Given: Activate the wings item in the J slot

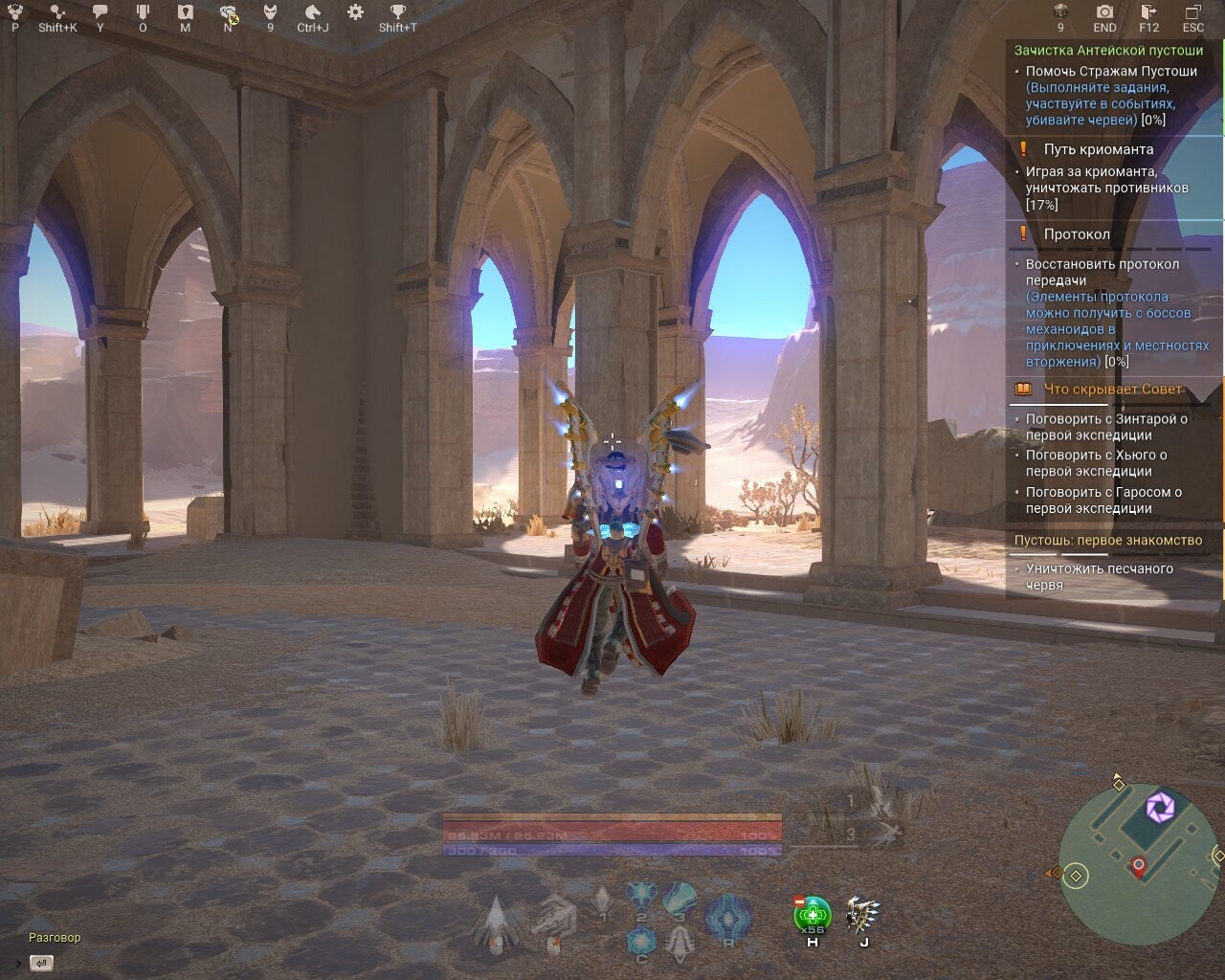Looking at the screenshot, I should click(861, 914).
